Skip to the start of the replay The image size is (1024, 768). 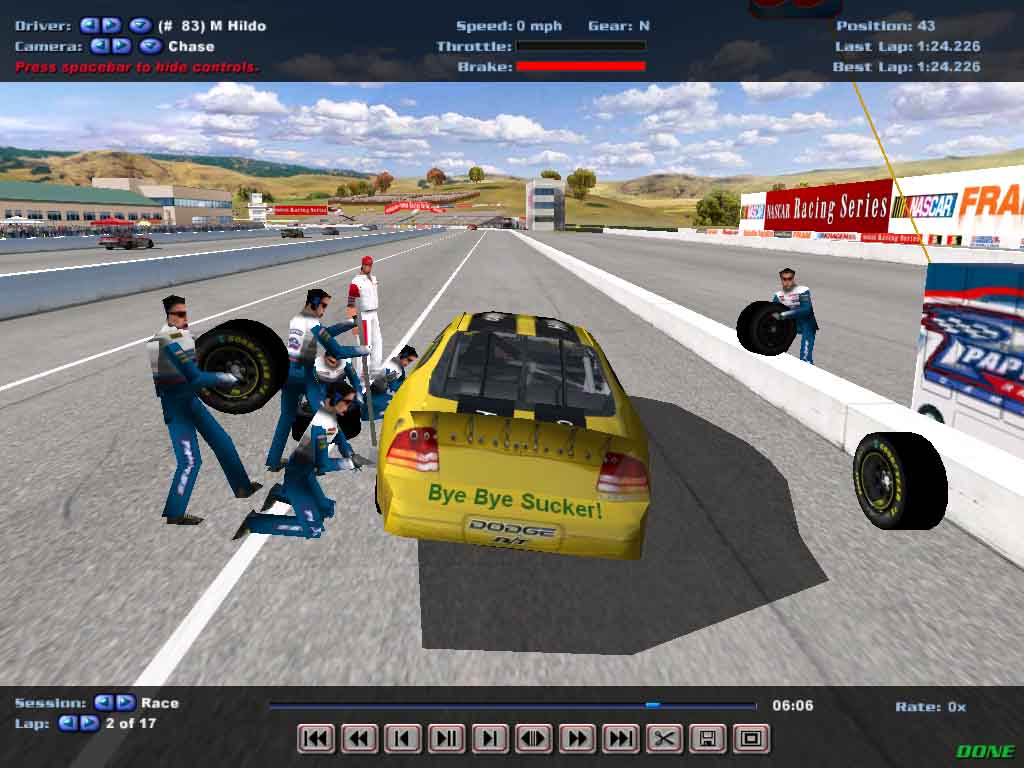[316, 739]
